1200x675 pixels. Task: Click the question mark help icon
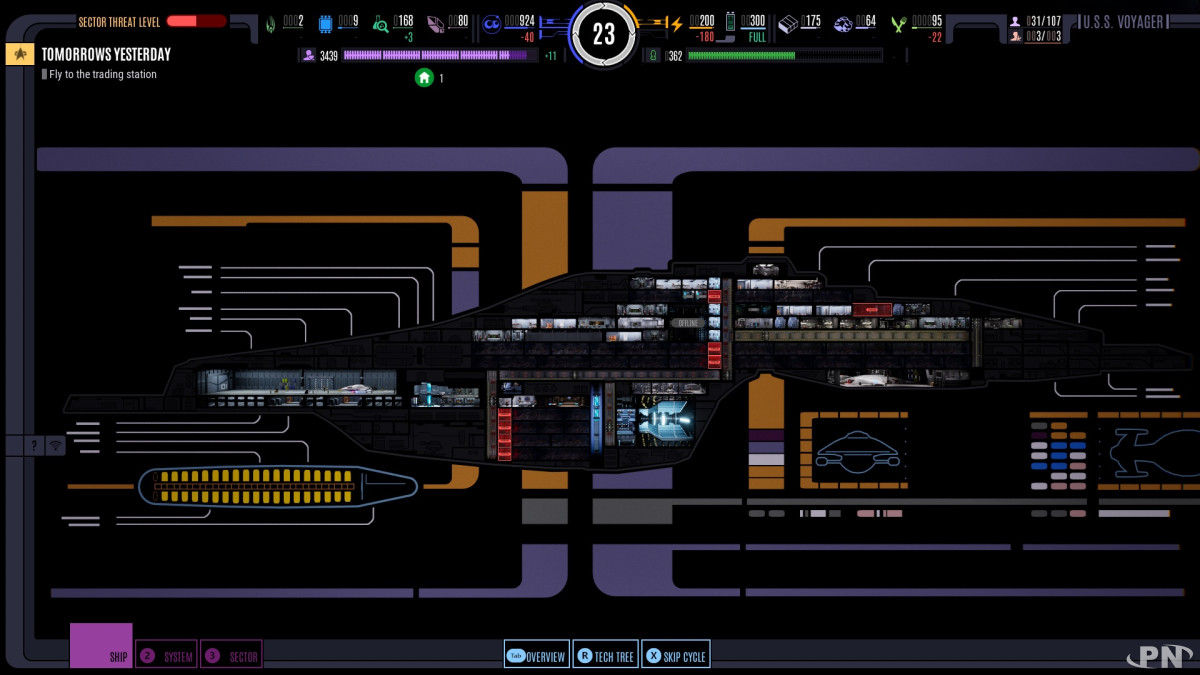[x=36, y=446]
